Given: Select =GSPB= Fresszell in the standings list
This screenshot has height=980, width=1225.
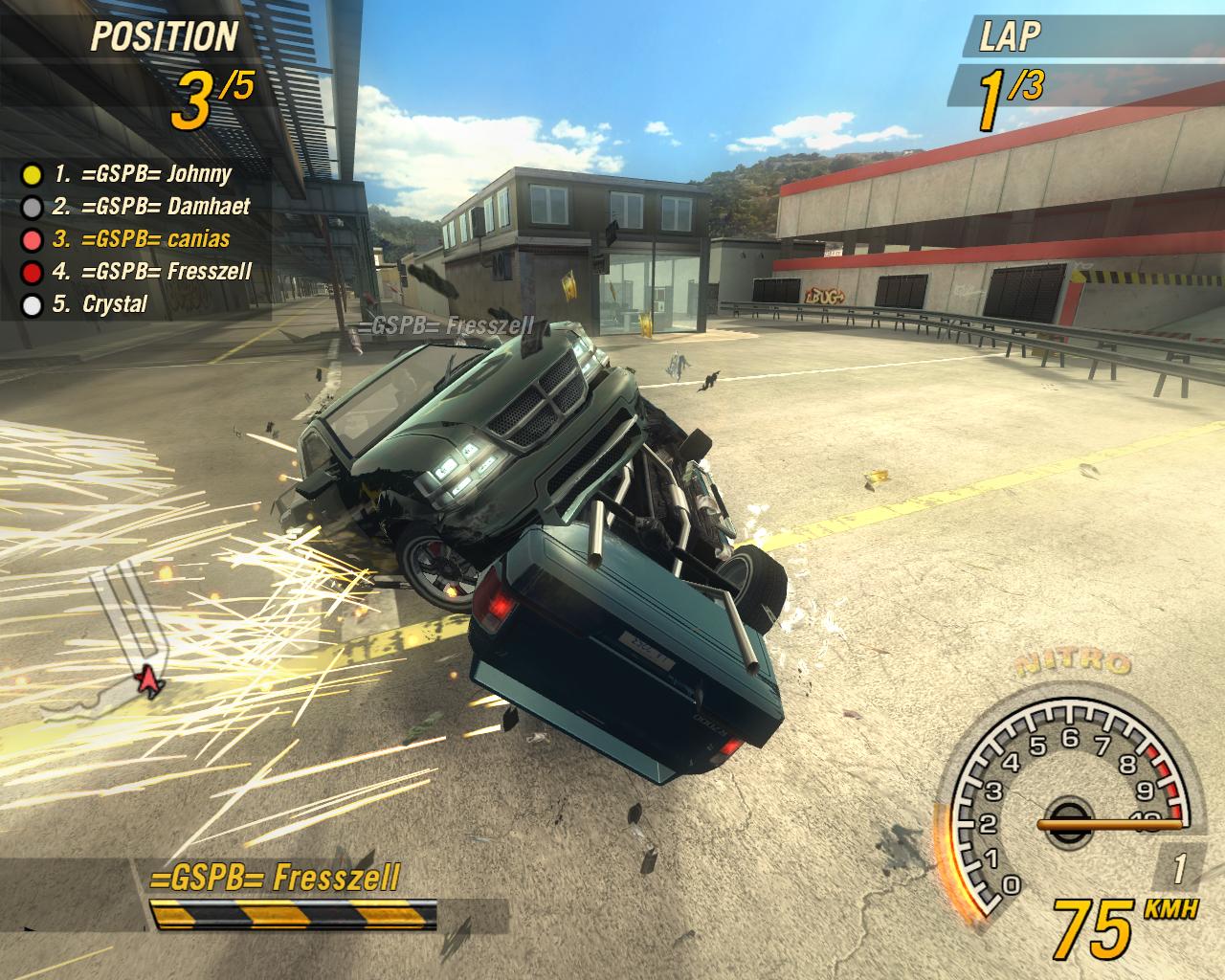Looking at the screenshot, I should (x=151, y=272).
